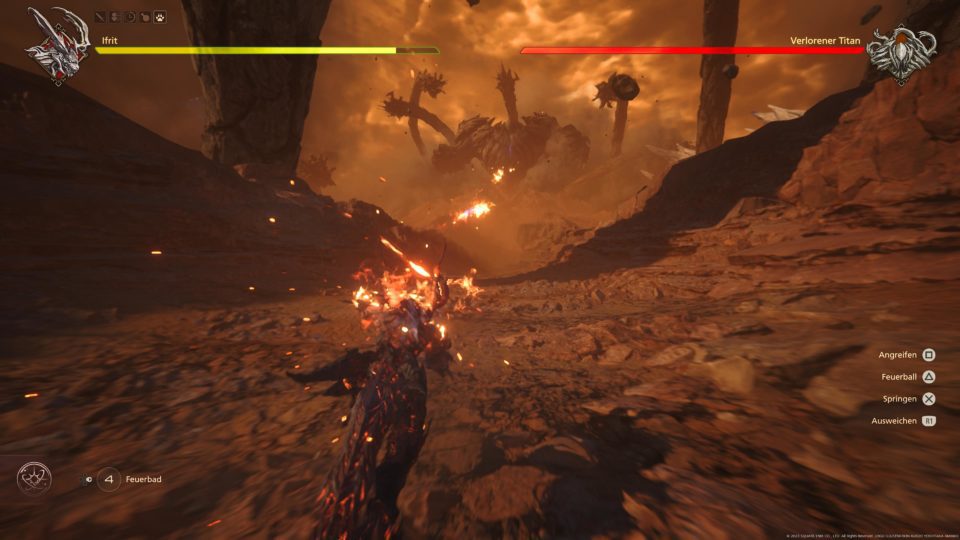
Task: Click the sword icon above Ifrit's name
Action: (99, 17)
